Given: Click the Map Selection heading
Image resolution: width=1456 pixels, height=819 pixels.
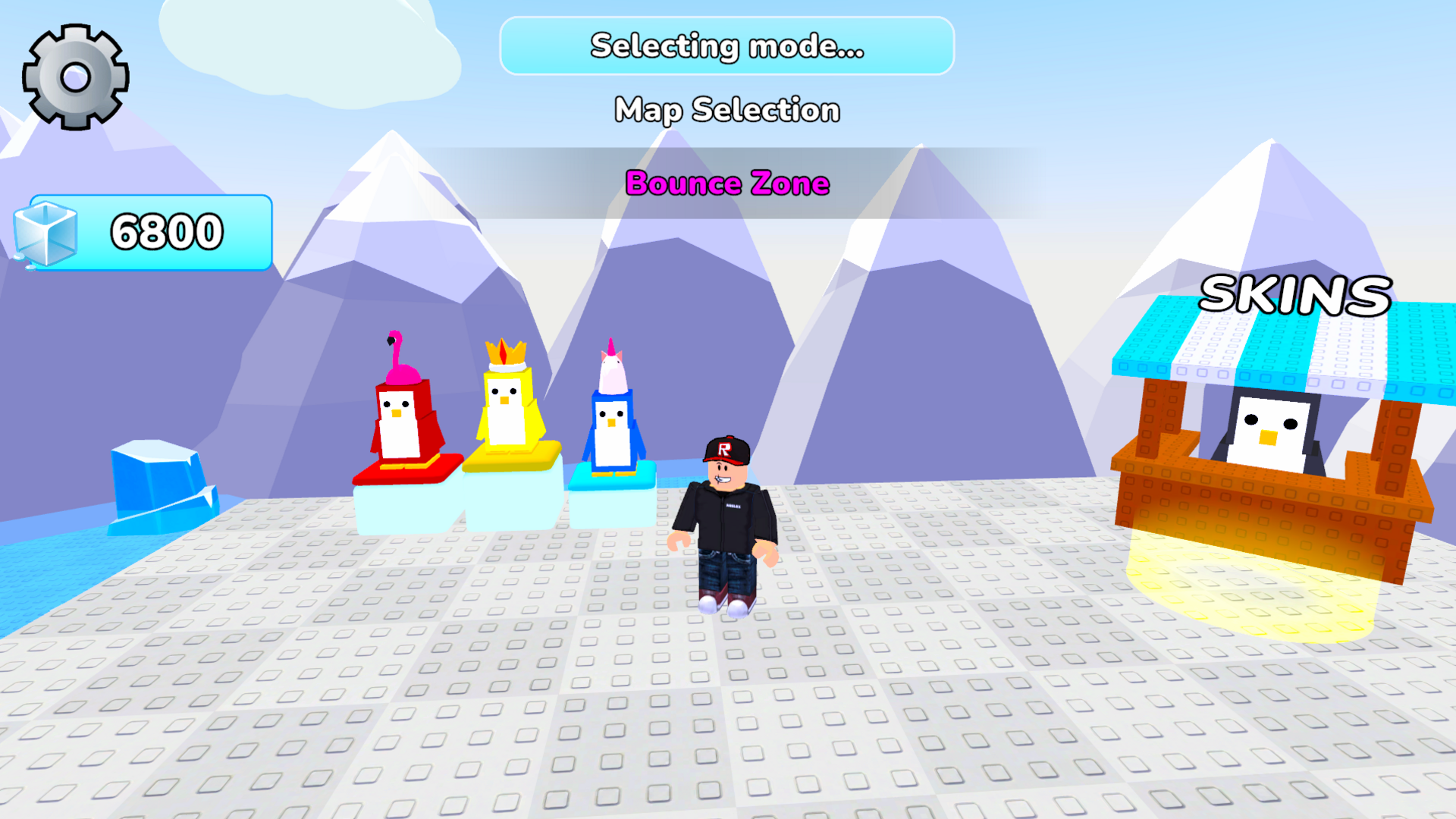Looking at the screenshot, I should (726, 110).
